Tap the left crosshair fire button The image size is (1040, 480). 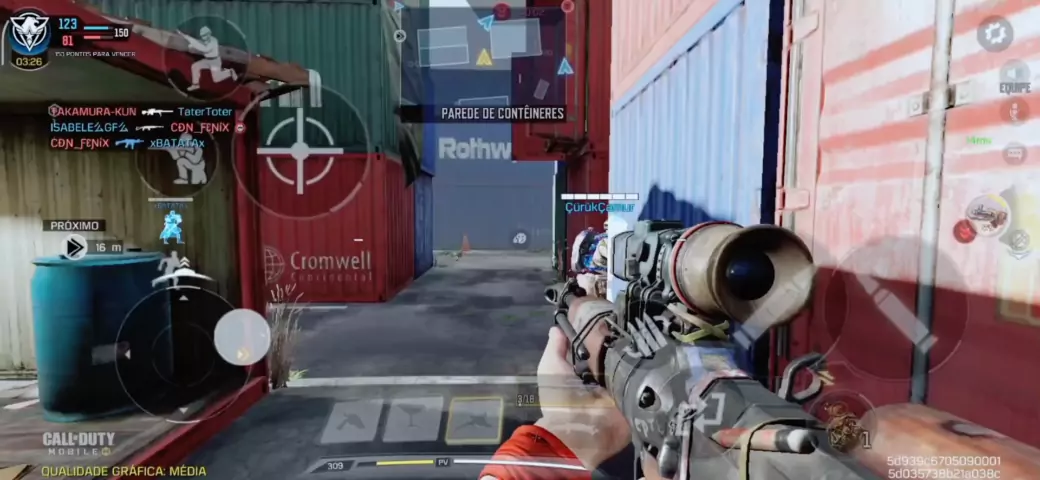click(x=299, y=152)
